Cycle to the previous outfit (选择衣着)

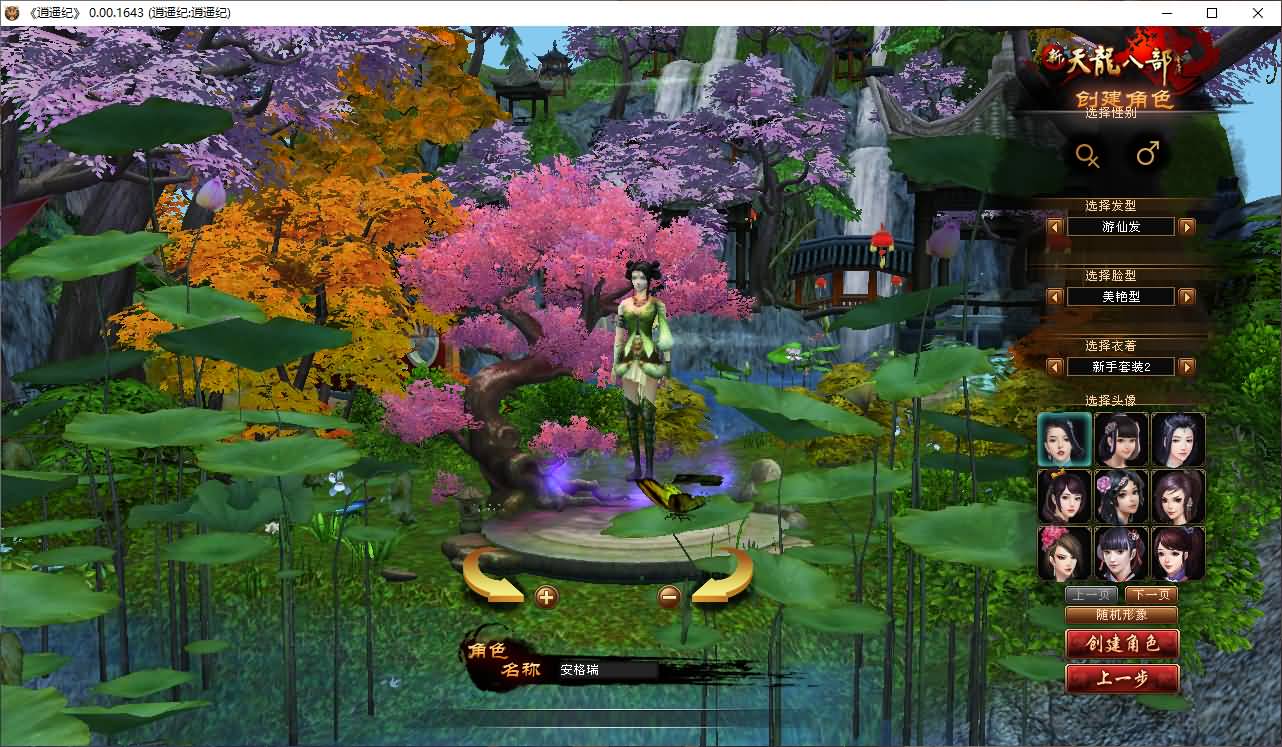click(x=1055, y=367)
